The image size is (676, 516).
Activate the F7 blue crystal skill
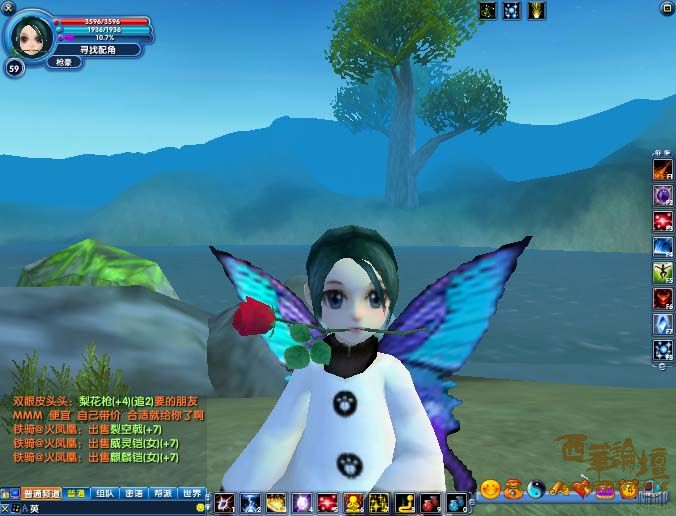click(x=662, y=324)
